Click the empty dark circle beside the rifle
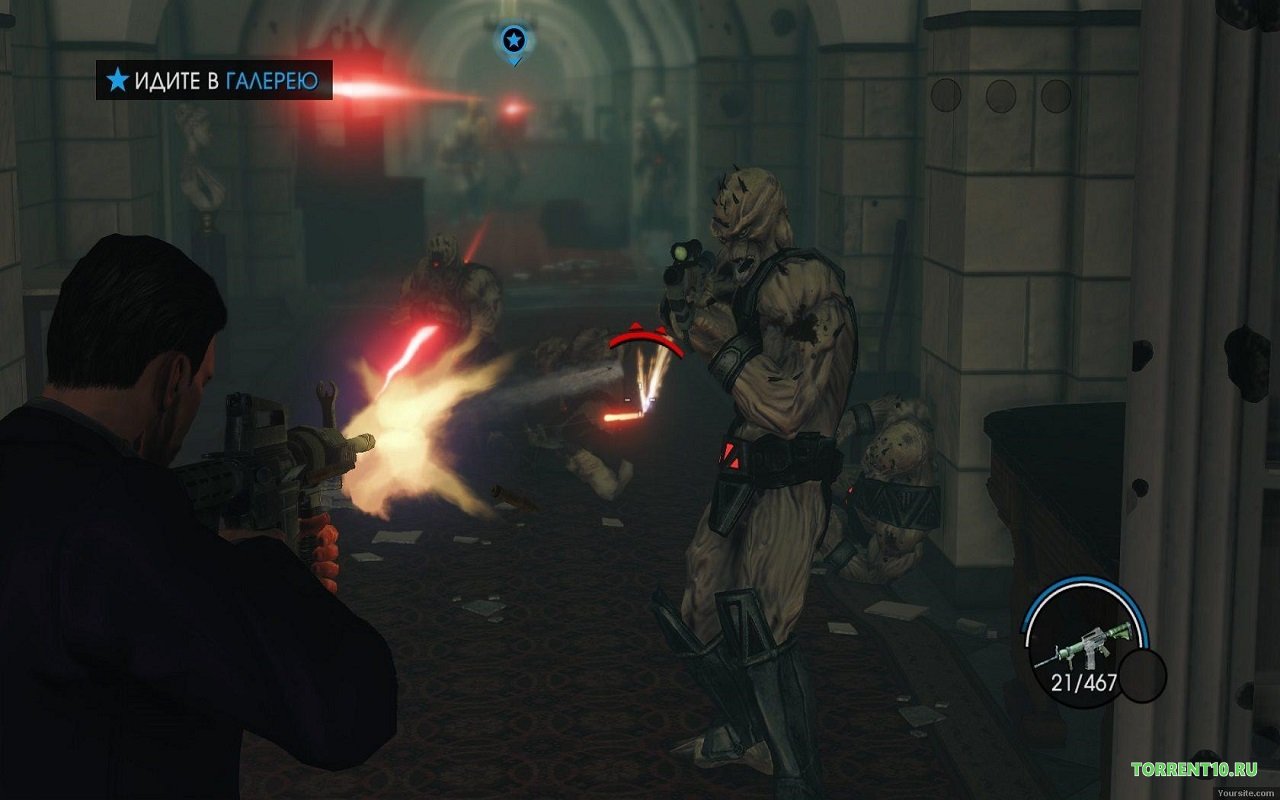The height and width of the screenshot is (800, 1280). pyautogui.click(x=1142, y=675)
